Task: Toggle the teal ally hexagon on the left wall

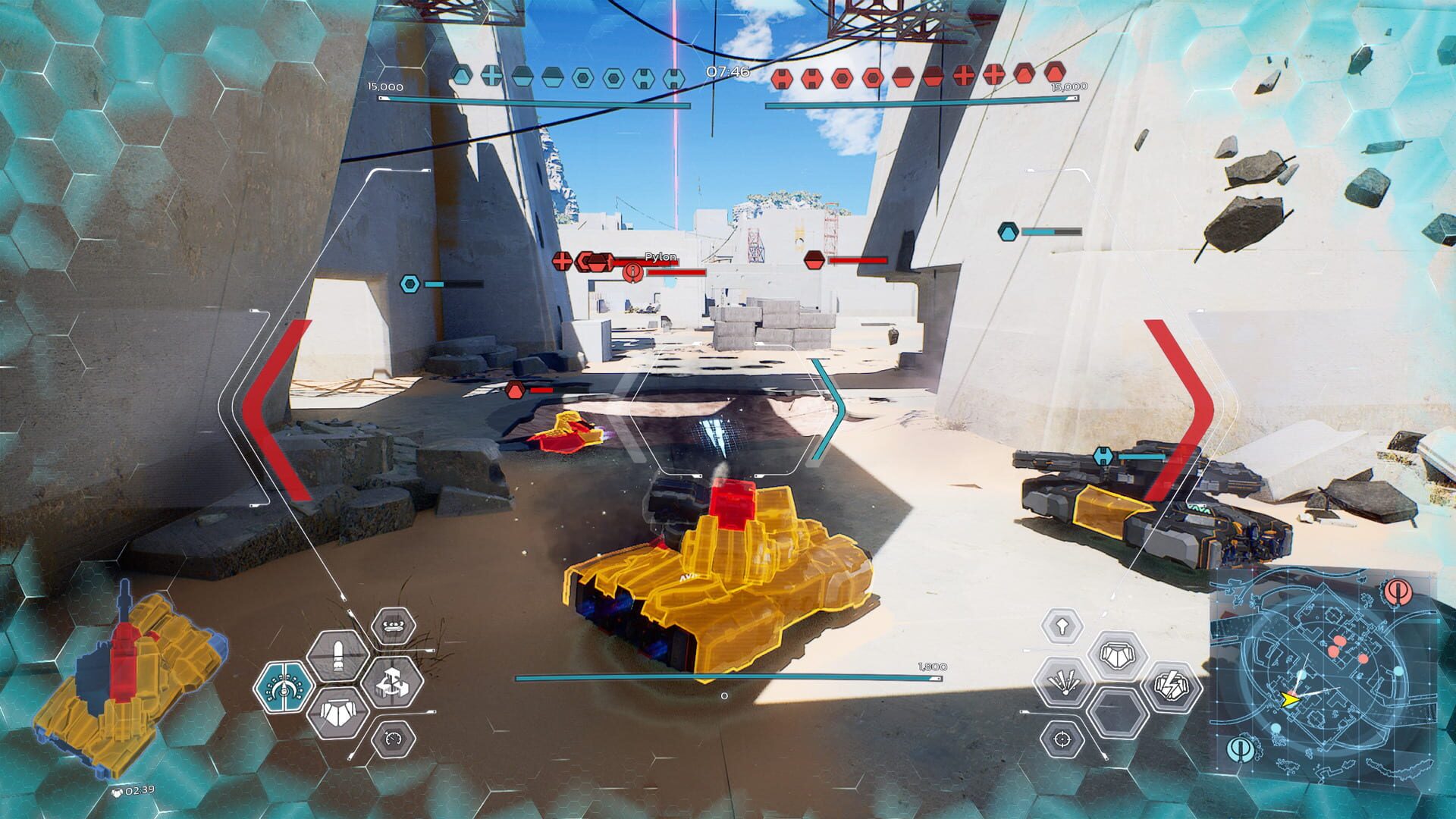Action: point(409,282)
